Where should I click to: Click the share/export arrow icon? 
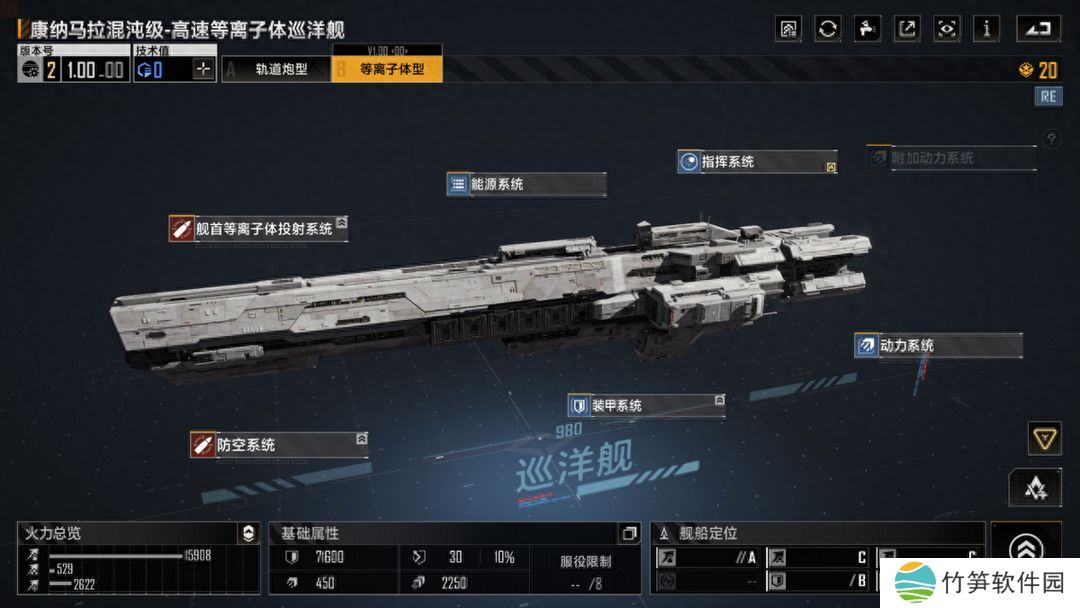pyautogui.click(x=907, y=29)
